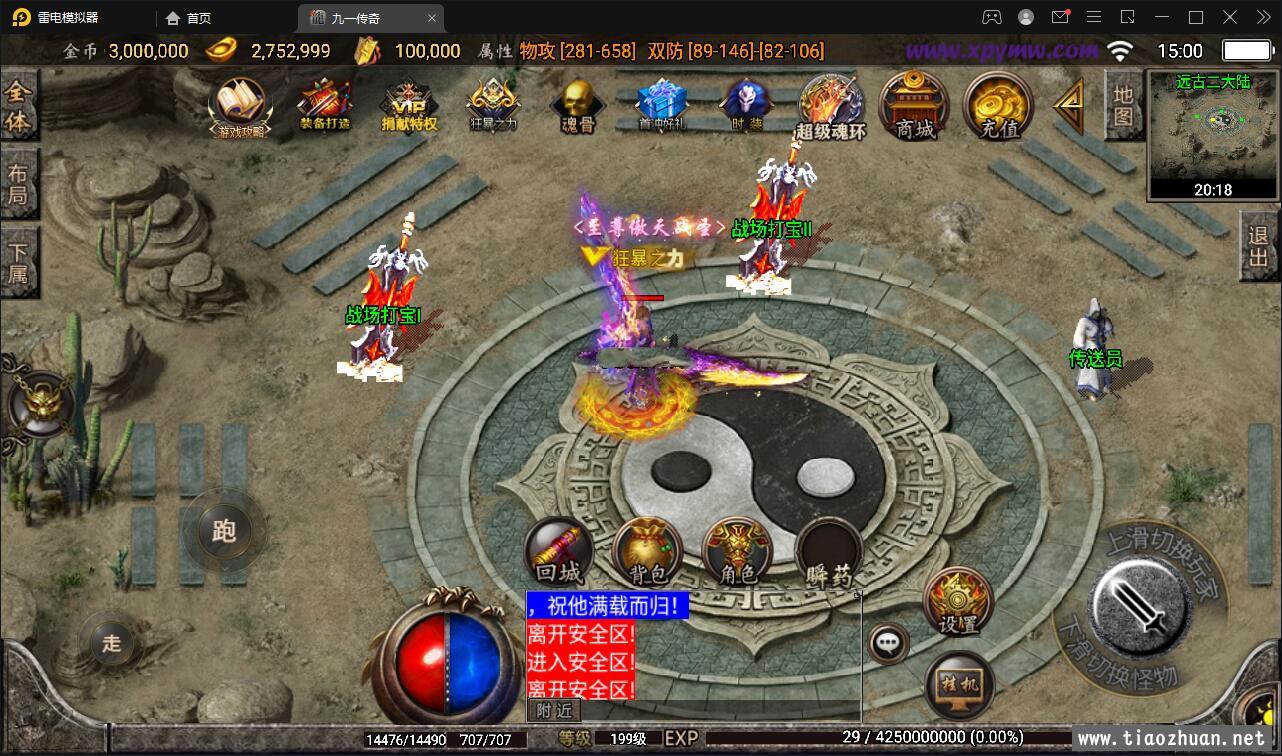Screen dimensions: 1282x756
Task: Toggle 挂机 auto-battle mode
Action: coord(959,686)
